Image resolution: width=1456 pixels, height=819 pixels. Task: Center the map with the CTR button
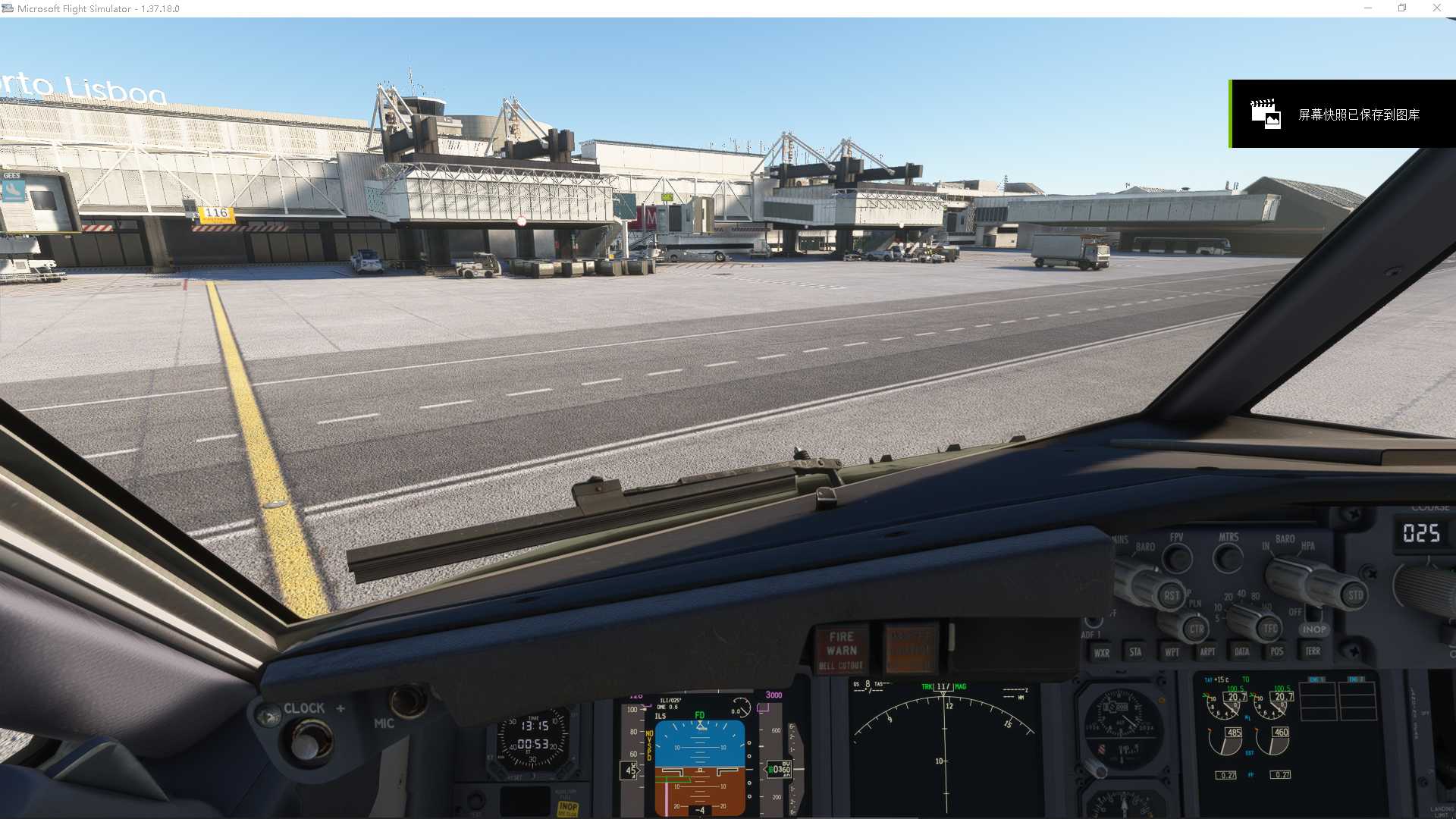(1196, 629)
